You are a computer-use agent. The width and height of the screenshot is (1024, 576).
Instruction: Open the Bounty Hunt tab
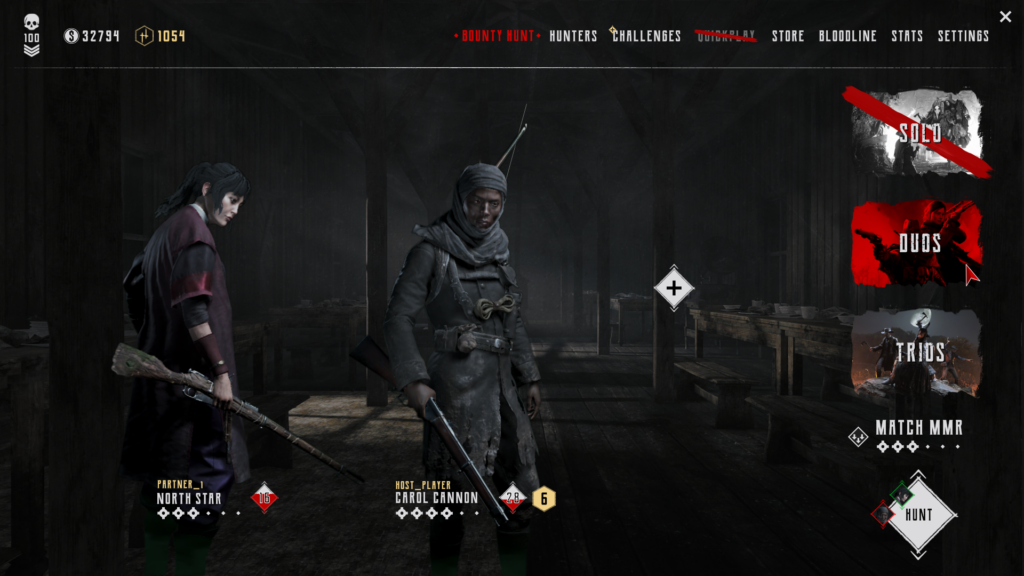[497, 36]
